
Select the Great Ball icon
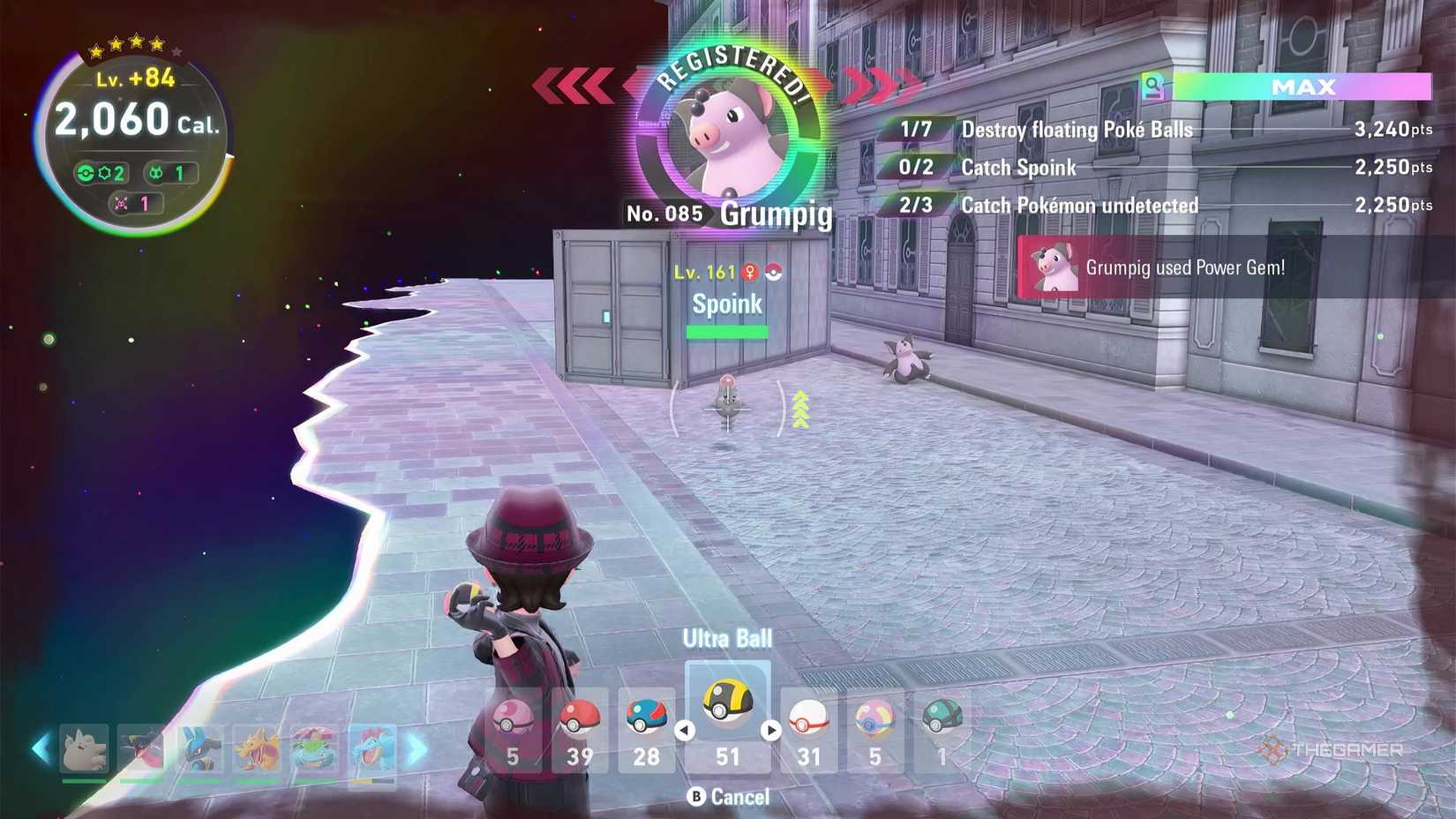pos(648,718)
